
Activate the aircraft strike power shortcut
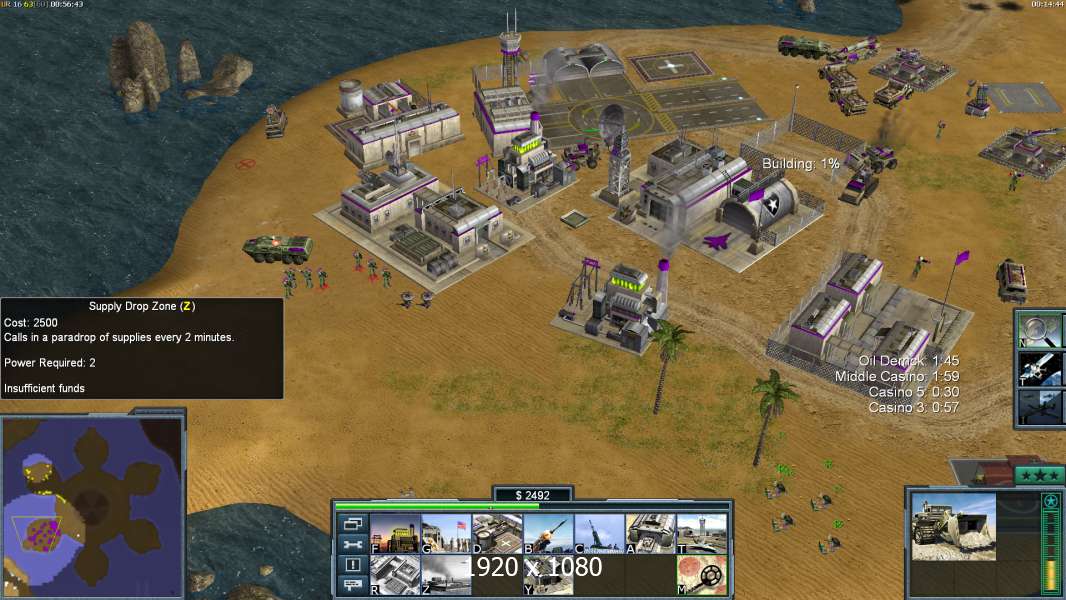pos(1040,406)
